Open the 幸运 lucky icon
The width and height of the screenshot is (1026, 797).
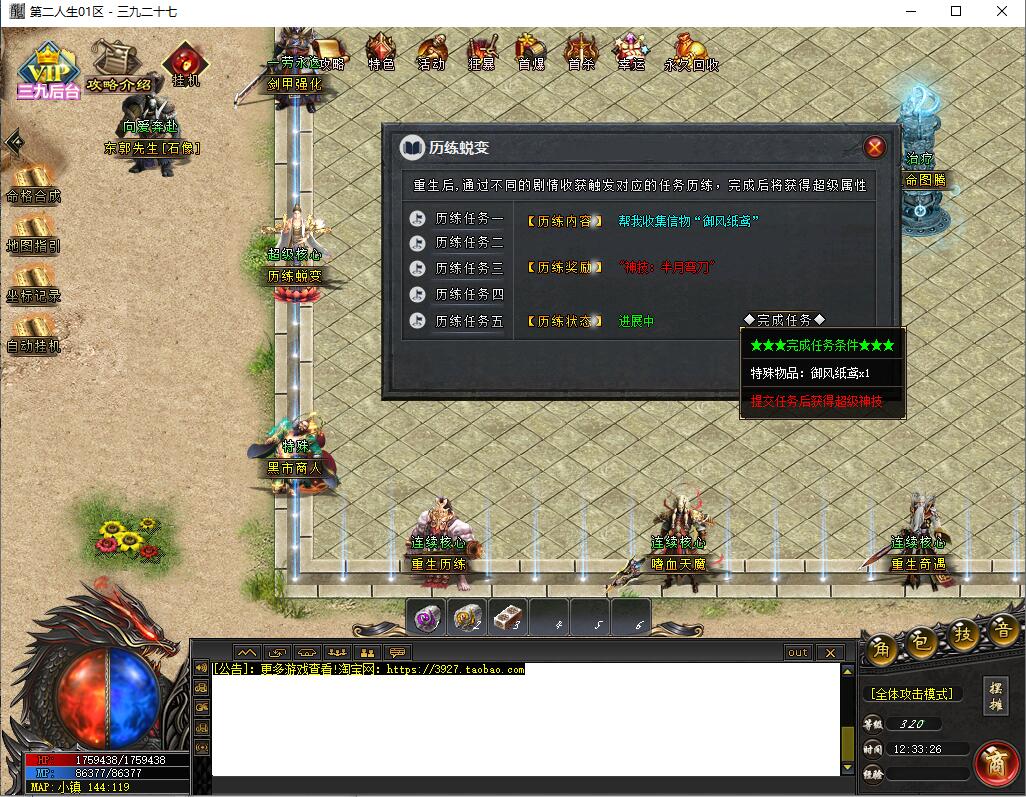pyautogui.click(x=631, y=52)
